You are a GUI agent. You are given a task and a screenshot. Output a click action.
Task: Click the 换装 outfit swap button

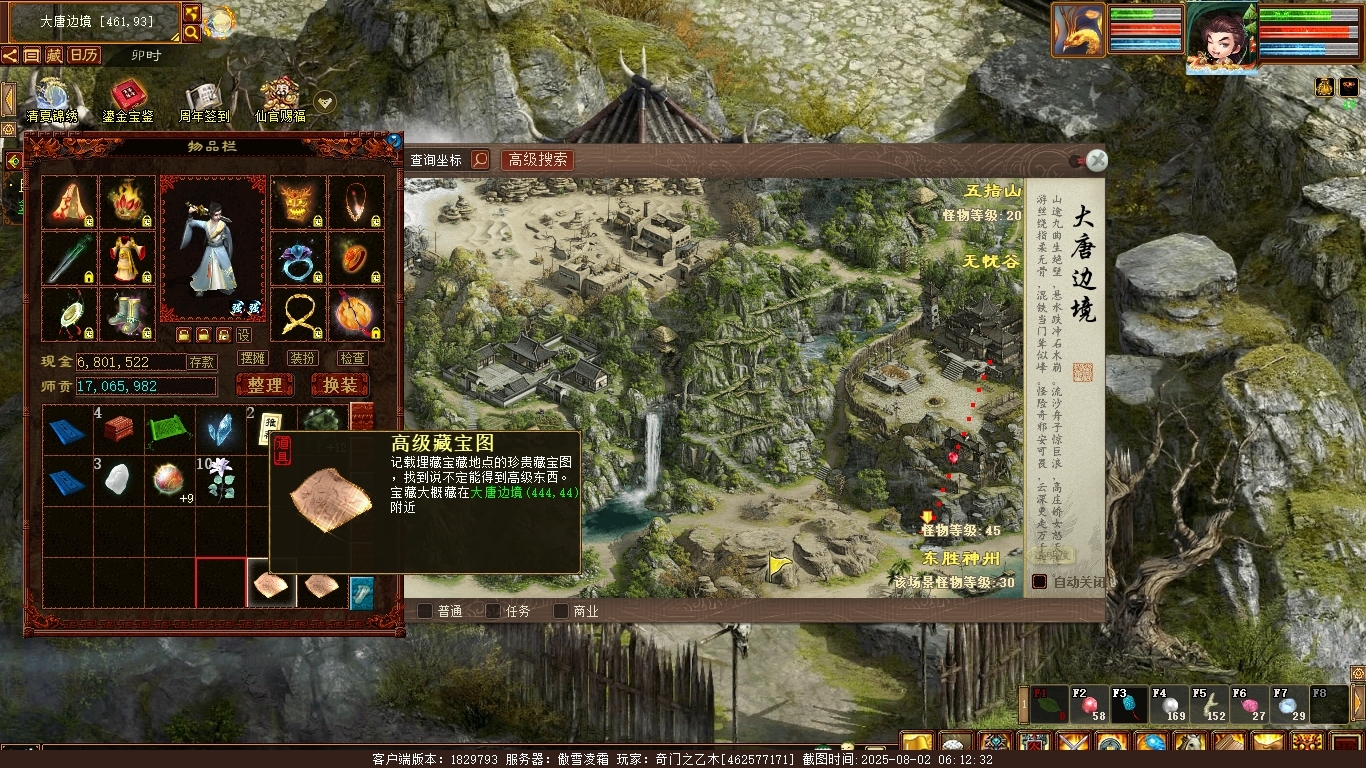click(x=340, y=385)
